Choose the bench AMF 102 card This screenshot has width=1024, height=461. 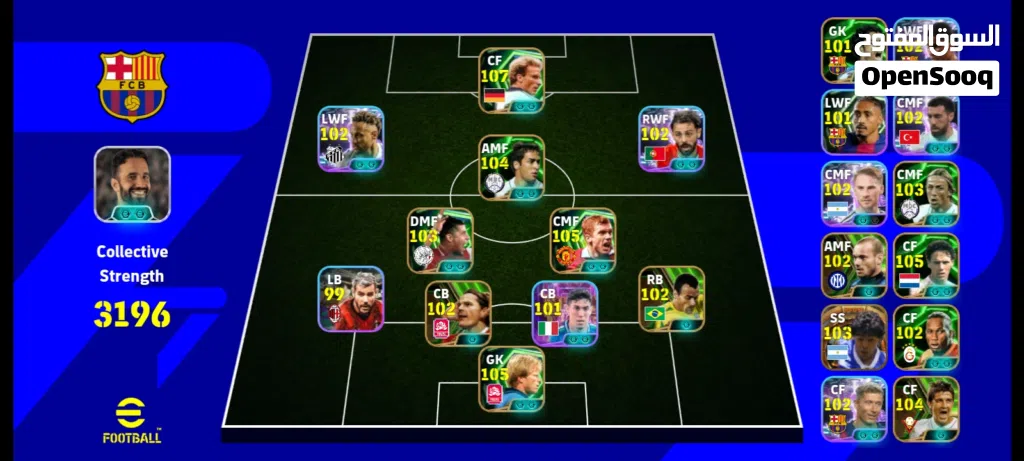pyautogui.click(x=853, y=266)
